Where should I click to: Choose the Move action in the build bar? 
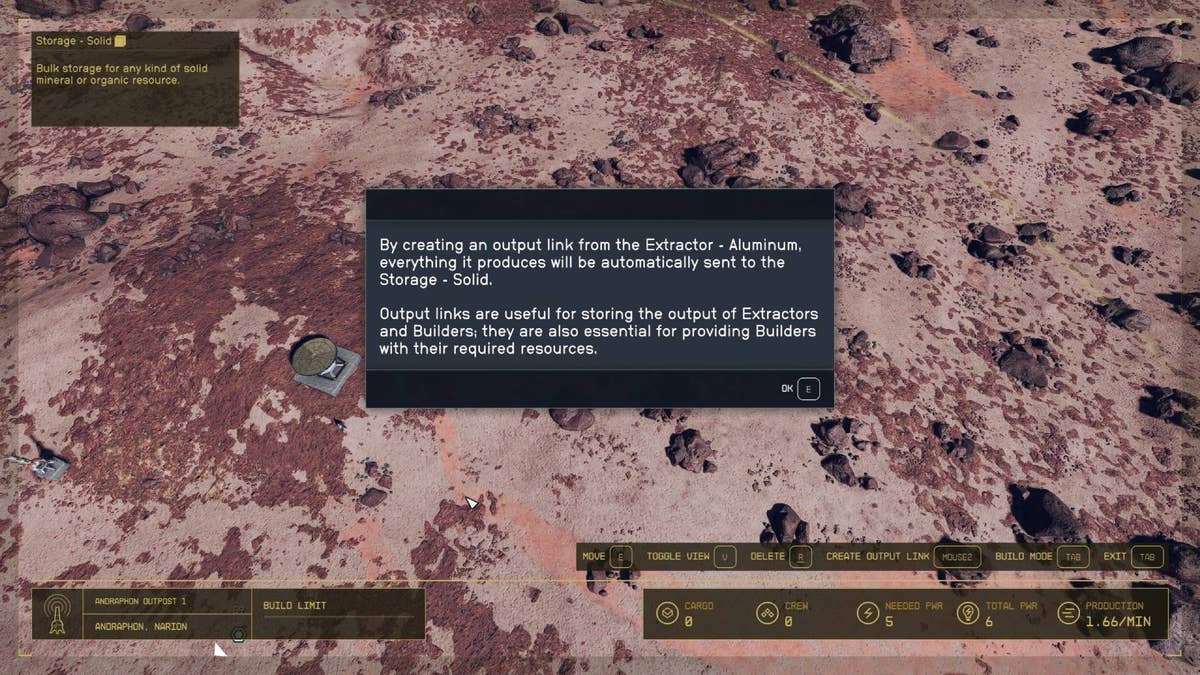coord(607,556)
